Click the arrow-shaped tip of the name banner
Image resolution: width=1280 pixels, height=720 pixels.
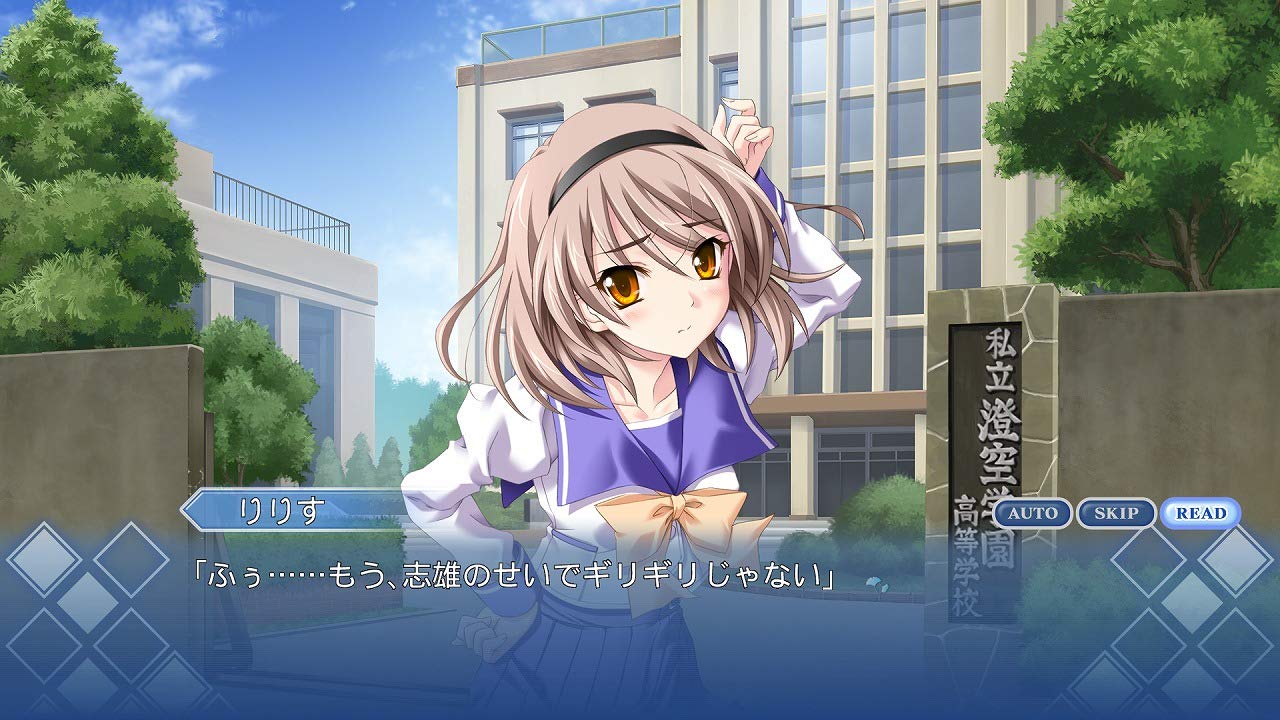pos(186,510)
